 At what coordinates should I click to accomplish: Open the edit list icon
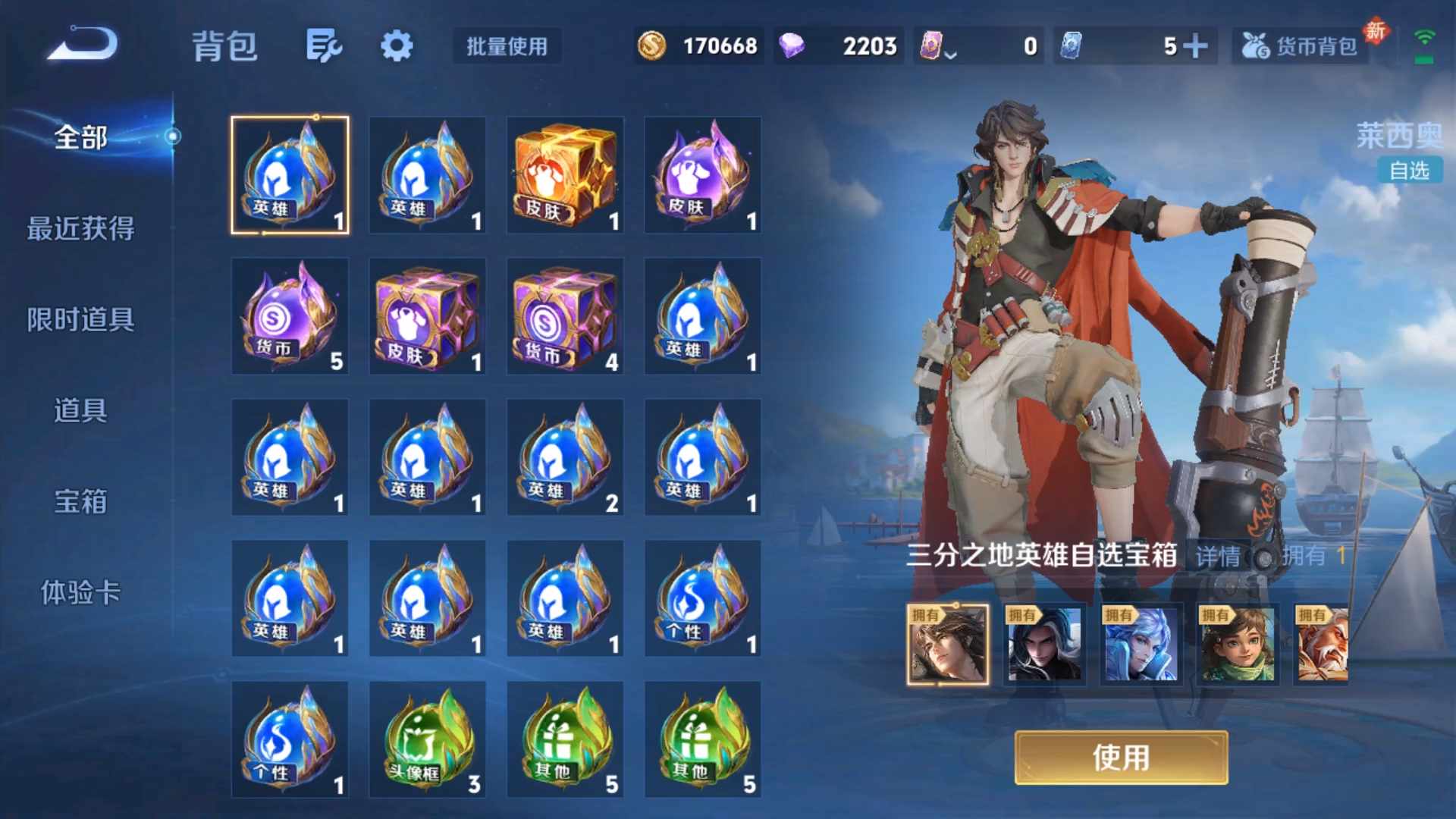tap(324, 46)
